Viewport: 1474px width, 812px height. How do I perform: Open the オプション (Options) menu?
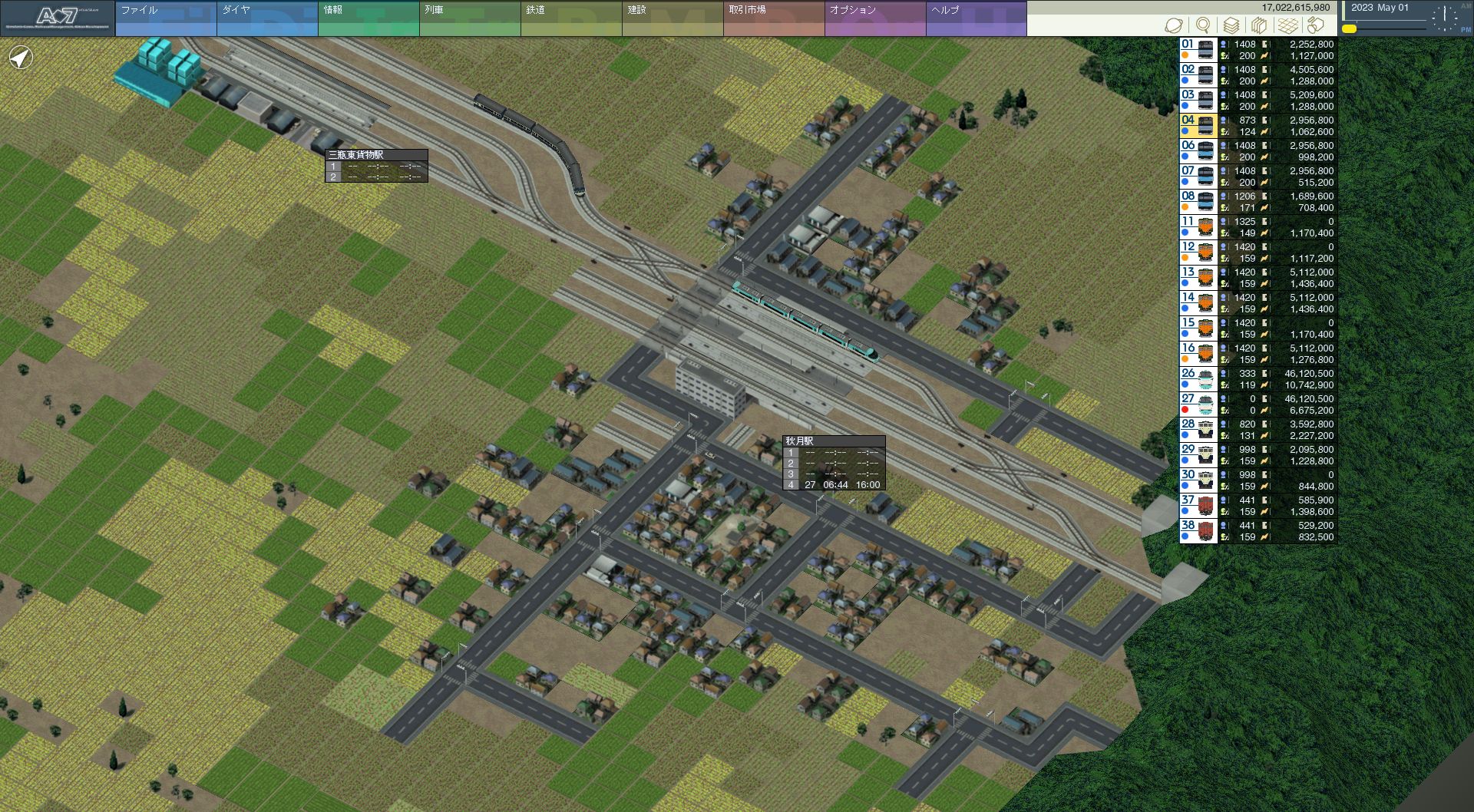point(874,18)
